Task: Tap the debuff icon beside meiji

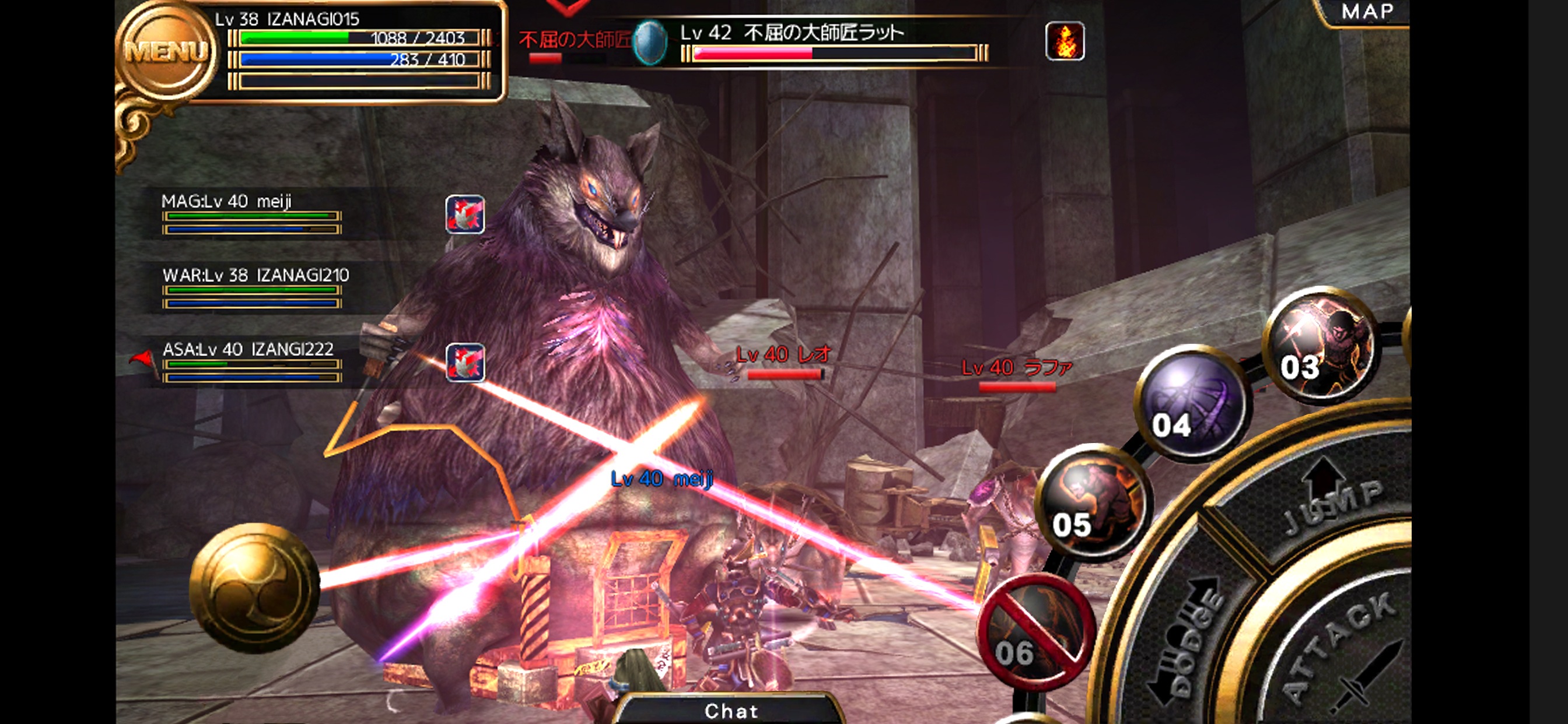Action: tap(465, 214)
